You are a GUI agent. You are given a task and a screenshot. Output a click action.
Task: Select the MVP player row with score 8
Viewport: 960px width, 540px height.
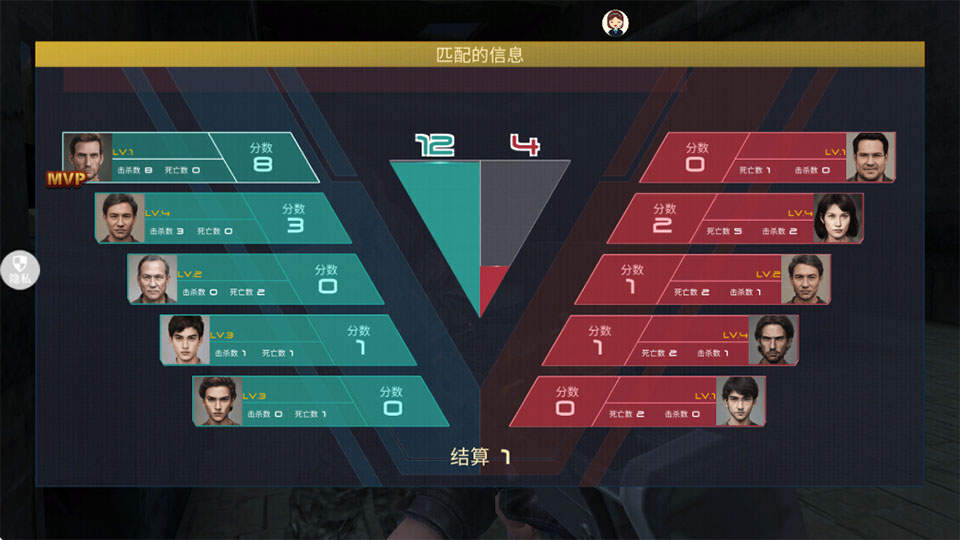tap(190, 158)
